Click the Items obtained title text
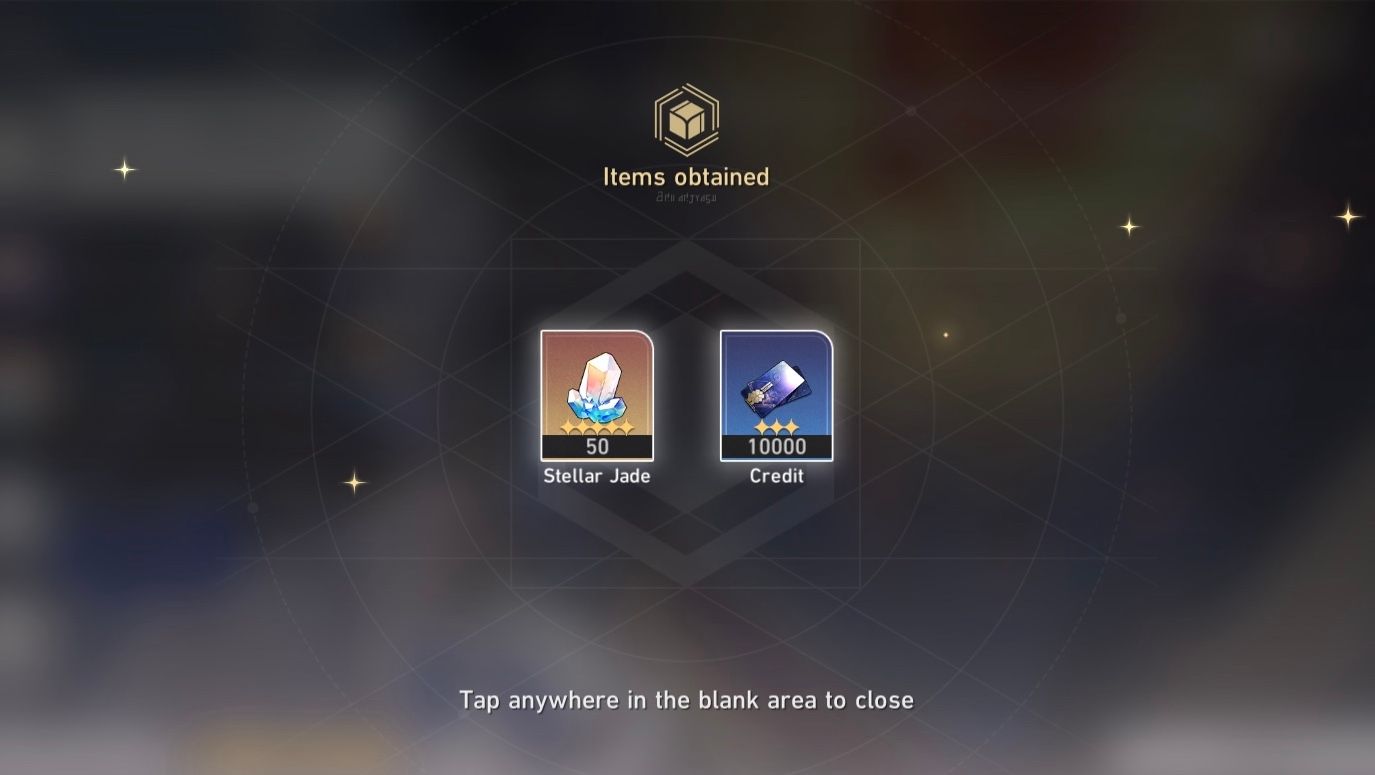 [686, 176]
